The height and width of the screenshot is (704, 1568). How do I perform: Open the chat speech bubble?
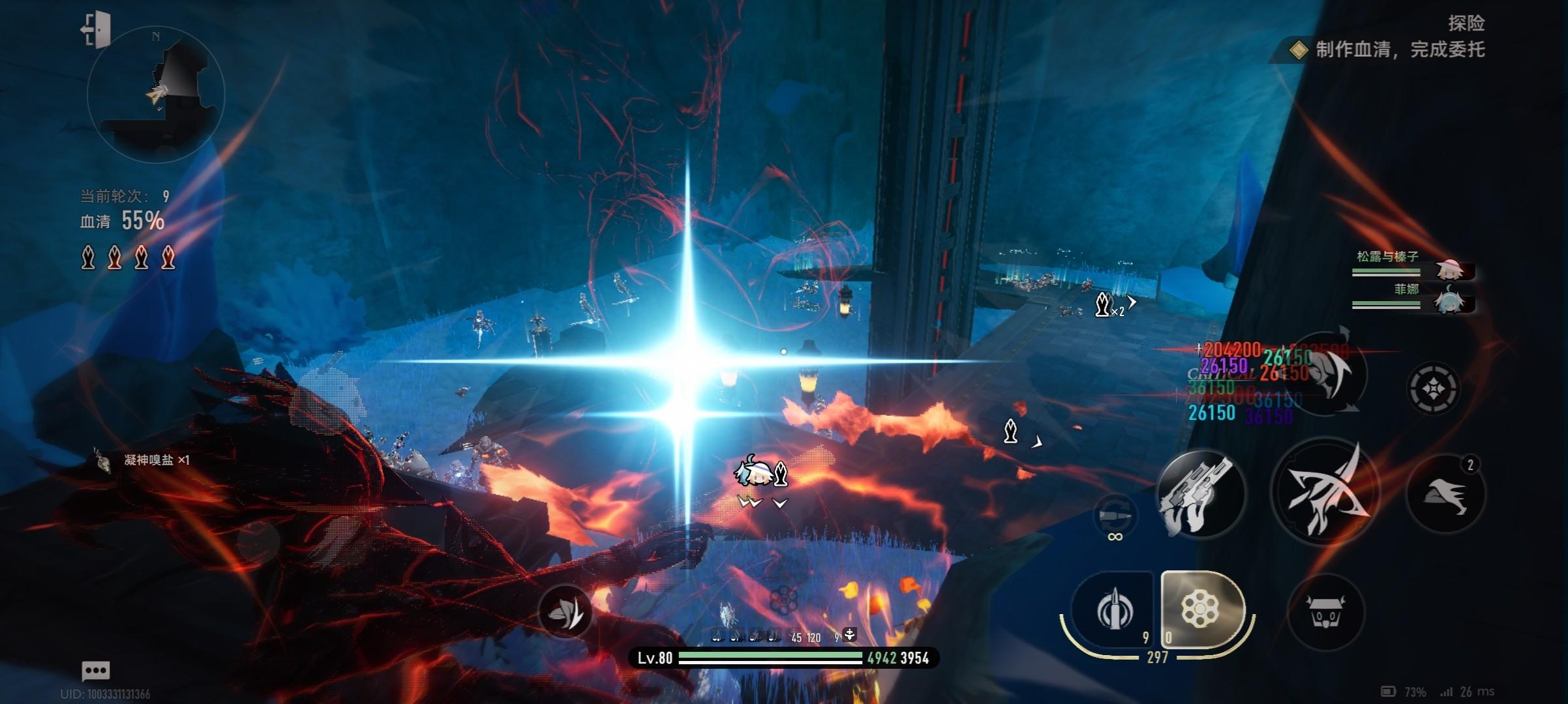(96, 670)
